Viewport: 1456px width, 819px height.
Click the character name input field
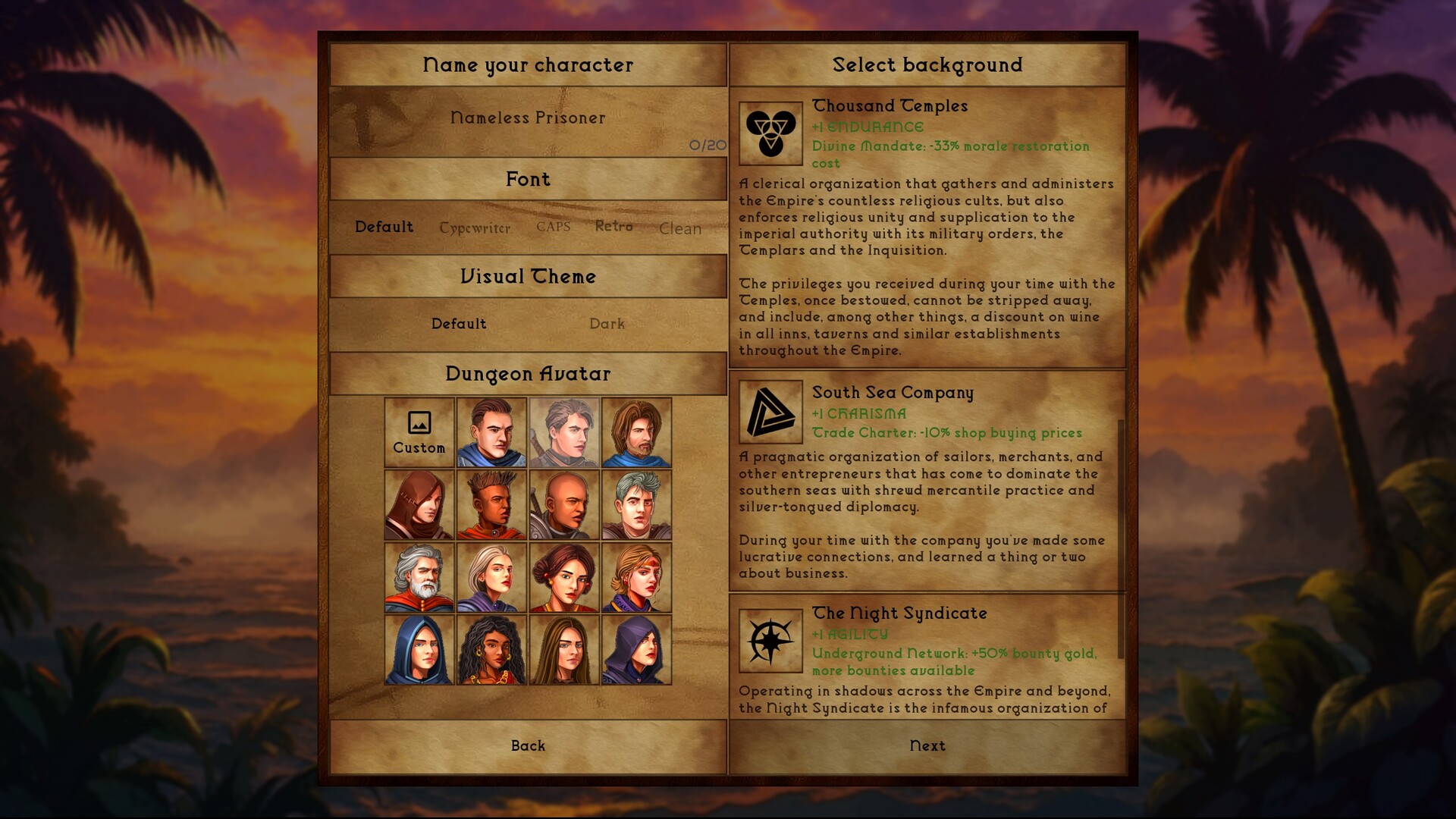point(528,118)
